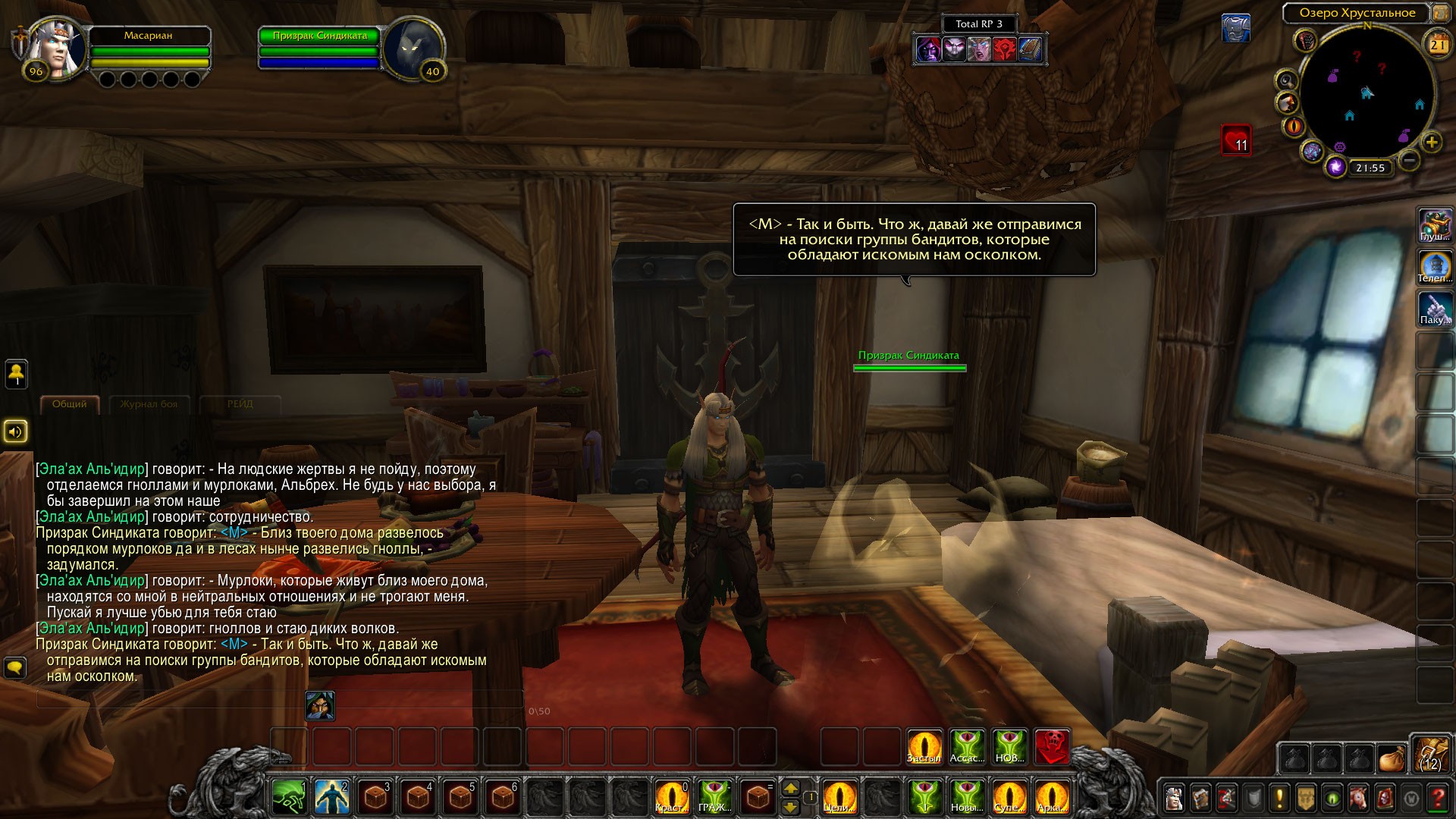The height and width of the screenshot is (819, 1456).
Task: Use the Паку... pointing hand macro
Action: 1435,309
